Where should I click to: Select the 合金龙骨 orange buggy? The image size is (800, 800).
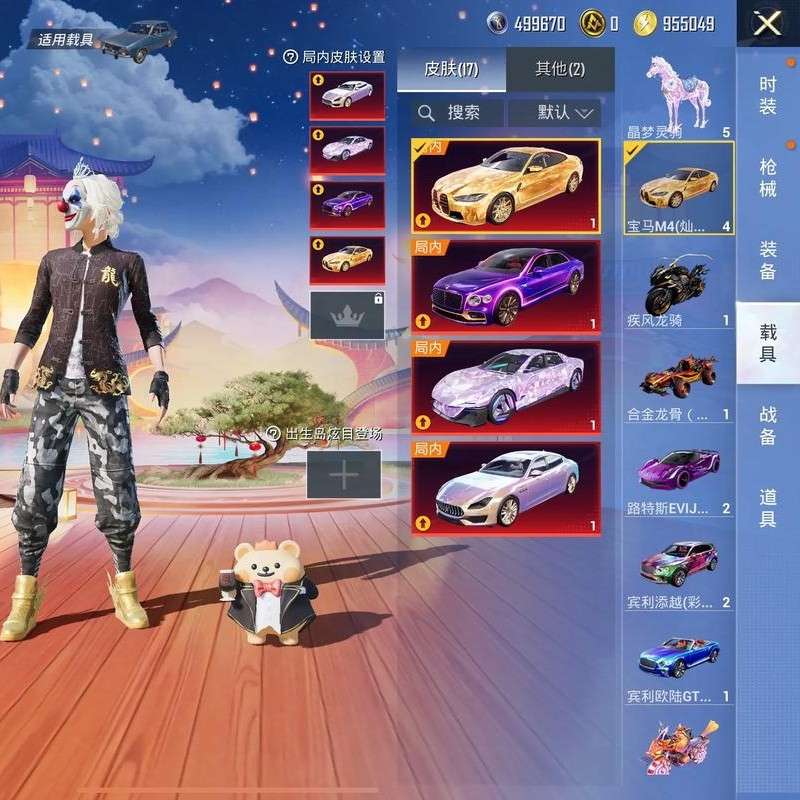click(x=679, y=383)
